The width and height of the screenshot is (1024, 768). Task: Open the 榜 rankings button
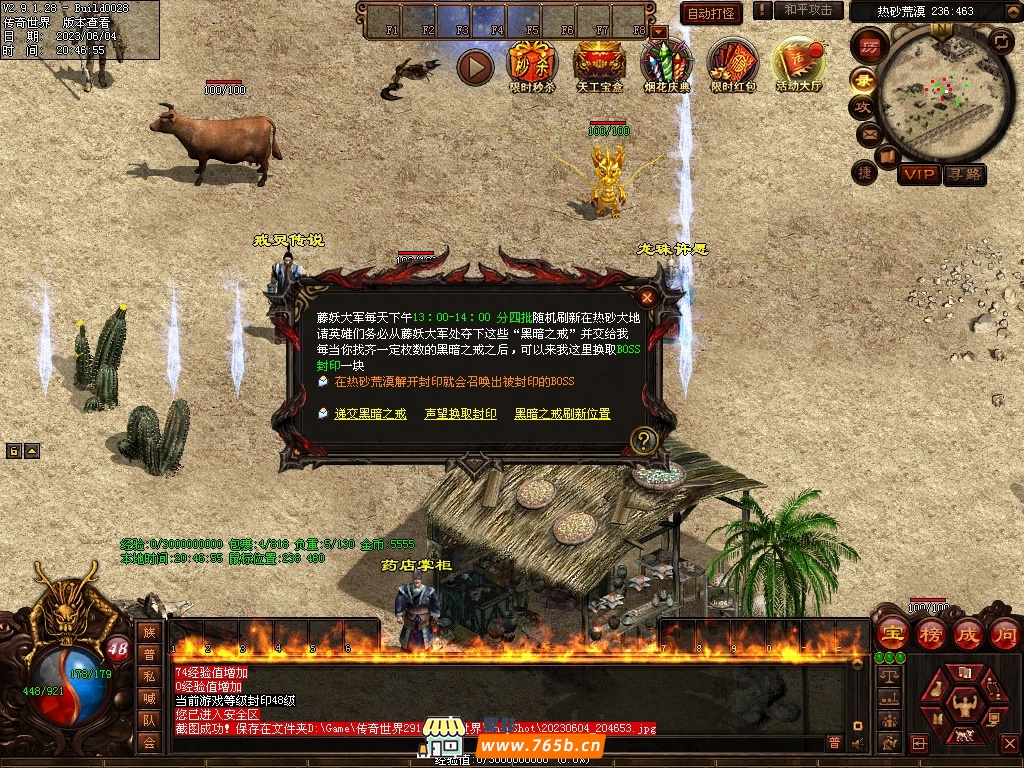click(x=931, y=634)
